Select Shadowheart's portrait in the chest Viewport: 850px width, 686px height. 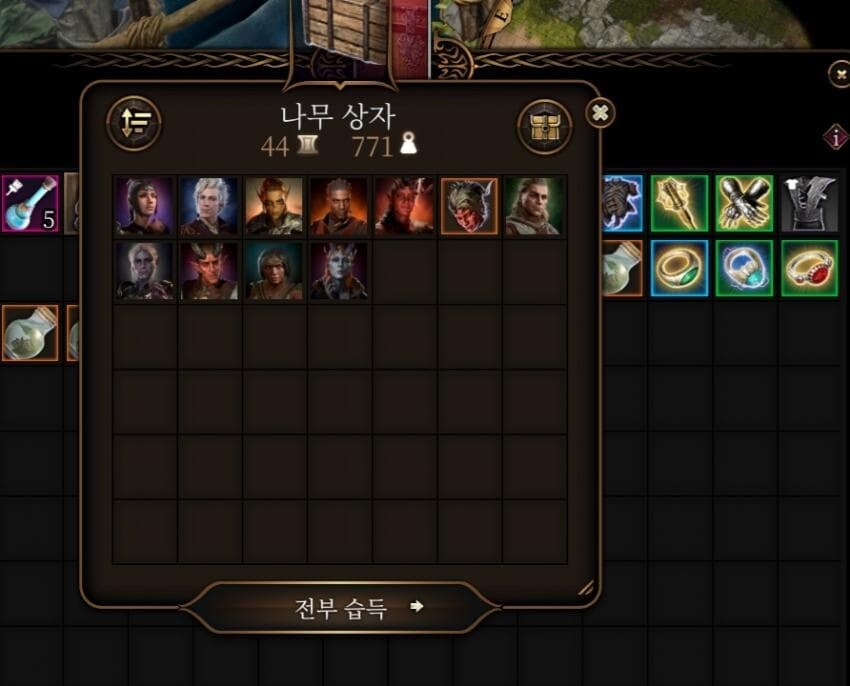coord(144,206)
